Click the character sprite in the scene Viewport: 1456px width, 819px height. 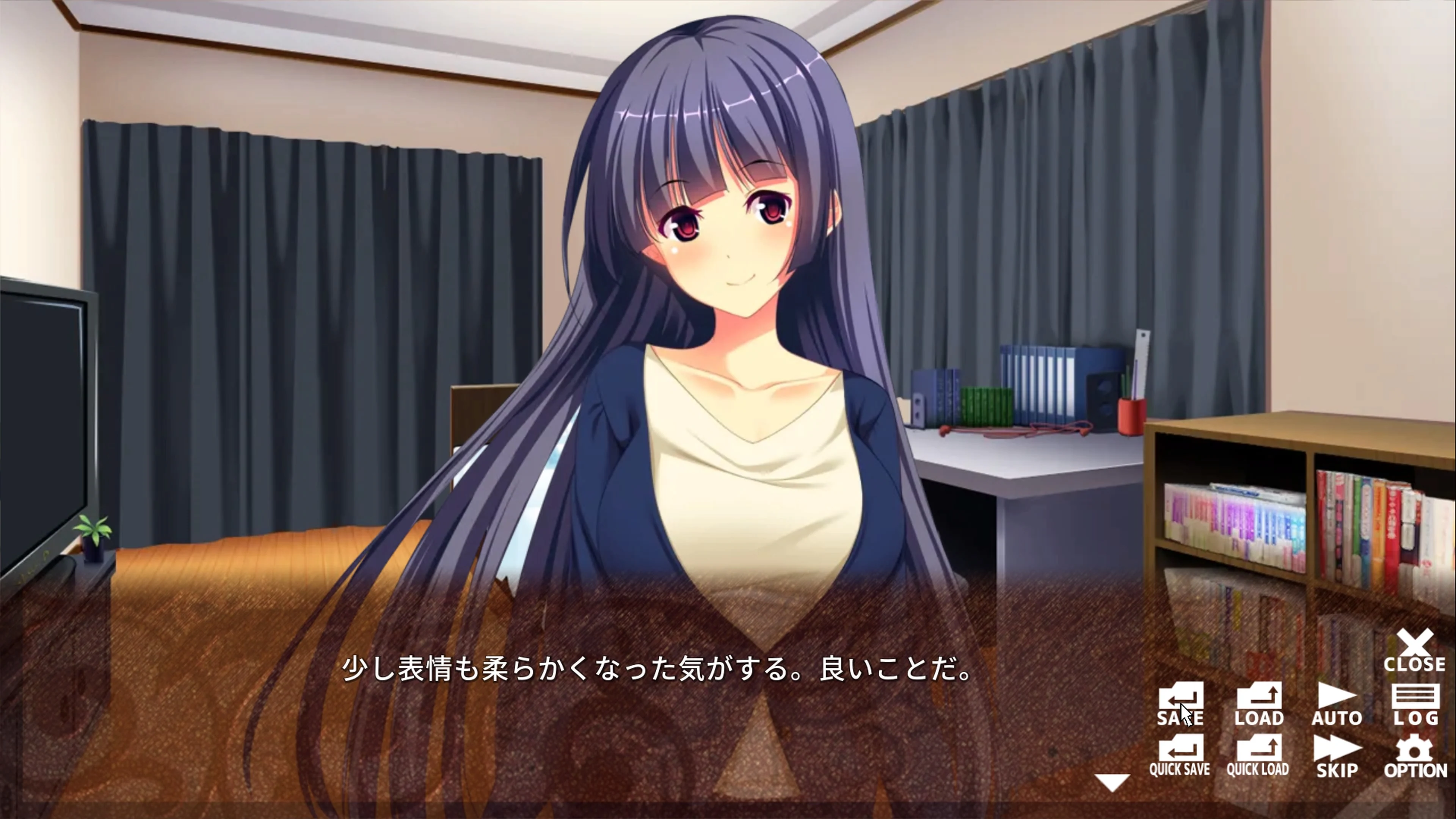pos(723,339)
